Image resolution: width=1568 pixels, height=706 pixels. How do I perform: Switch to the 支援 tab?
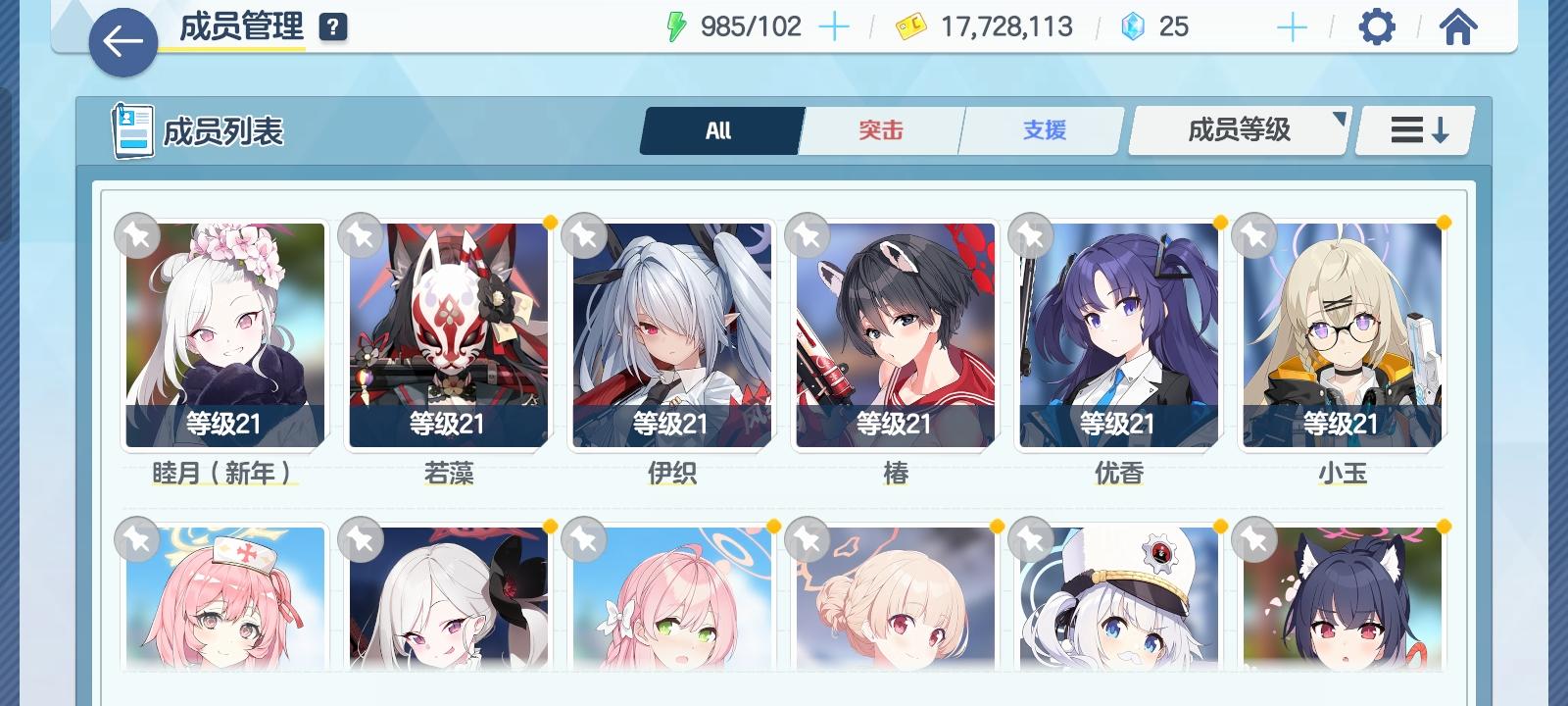[1041, 128]
